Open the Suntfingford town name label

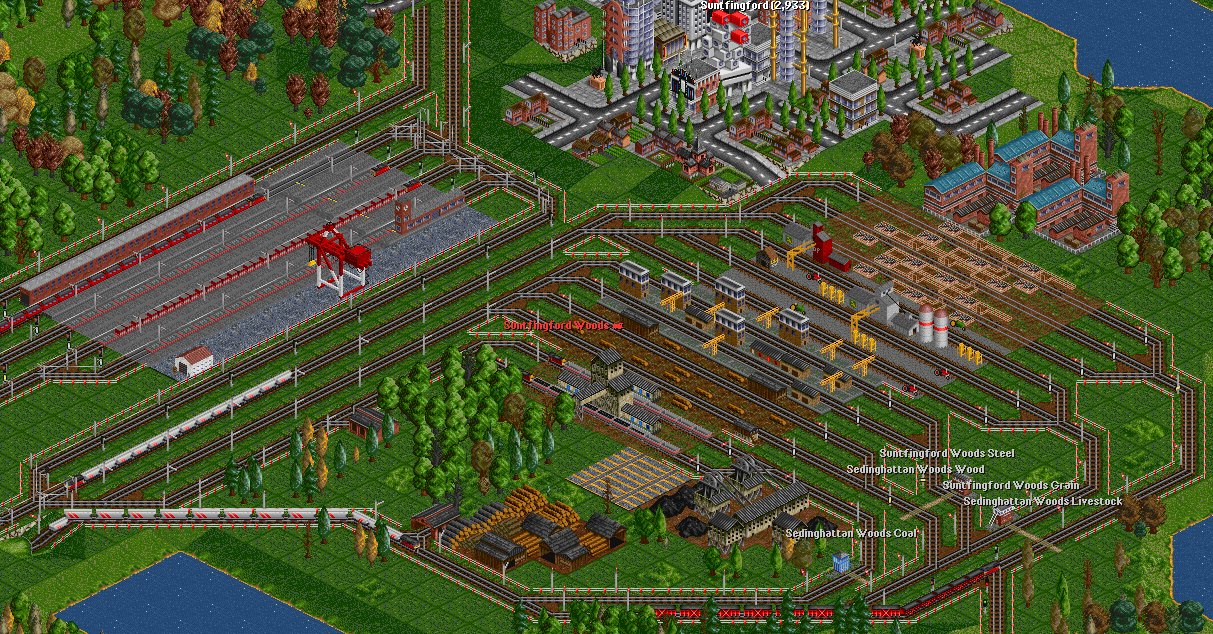click(753, 5)
